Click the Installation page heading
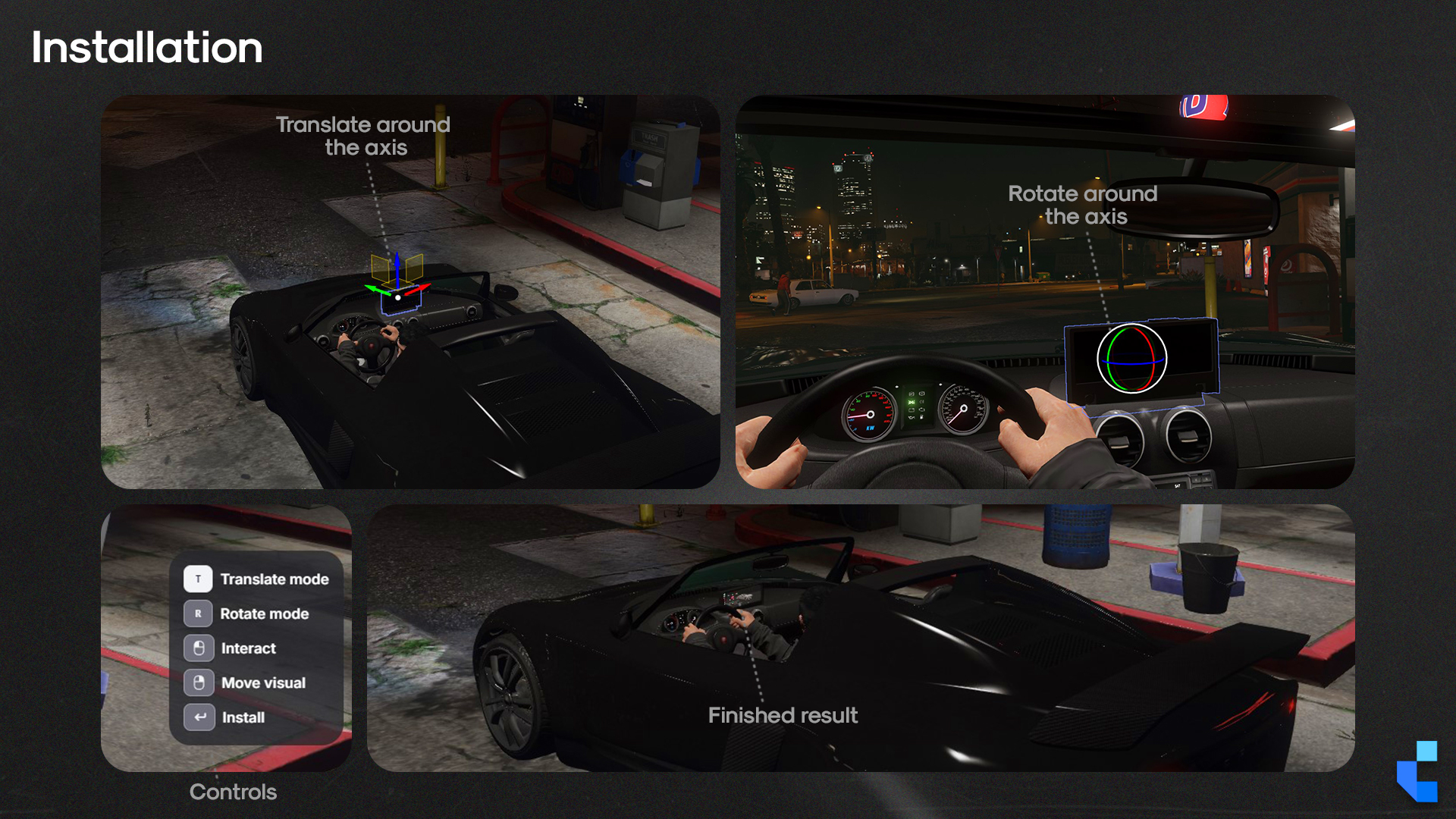Viewport: 1456px width, 819px height. pyautogui.click(x=147, y=48)
